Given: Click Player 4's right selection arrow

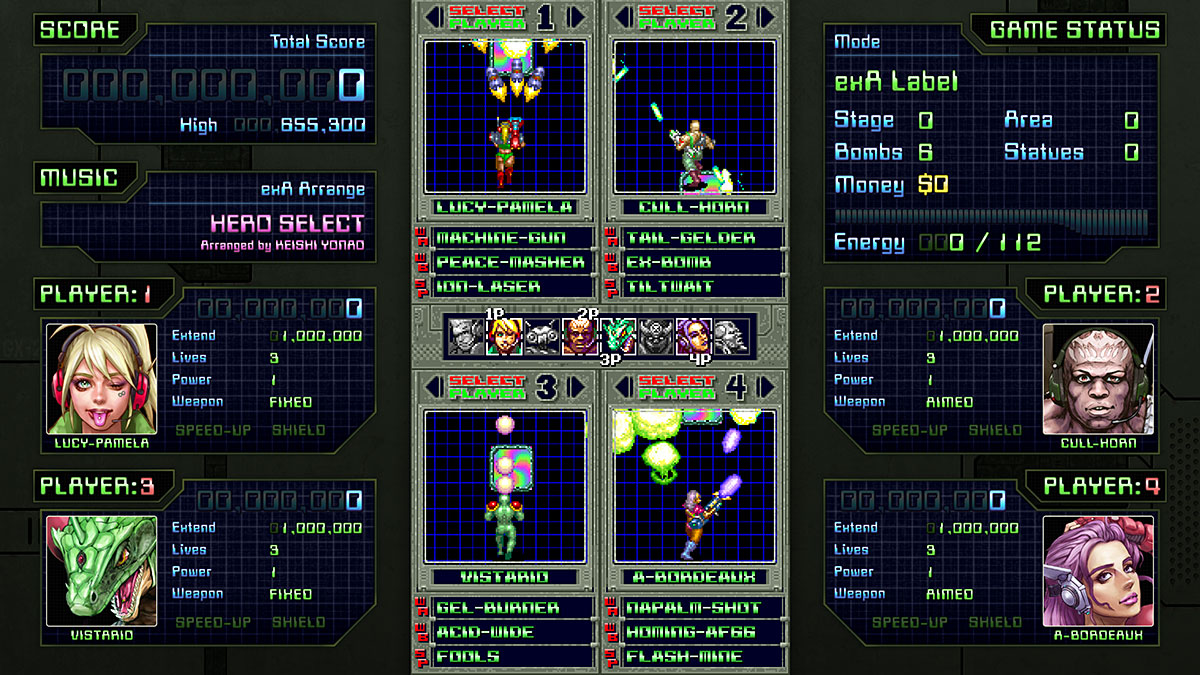Looking at the screenshot, I should point(767,387).
